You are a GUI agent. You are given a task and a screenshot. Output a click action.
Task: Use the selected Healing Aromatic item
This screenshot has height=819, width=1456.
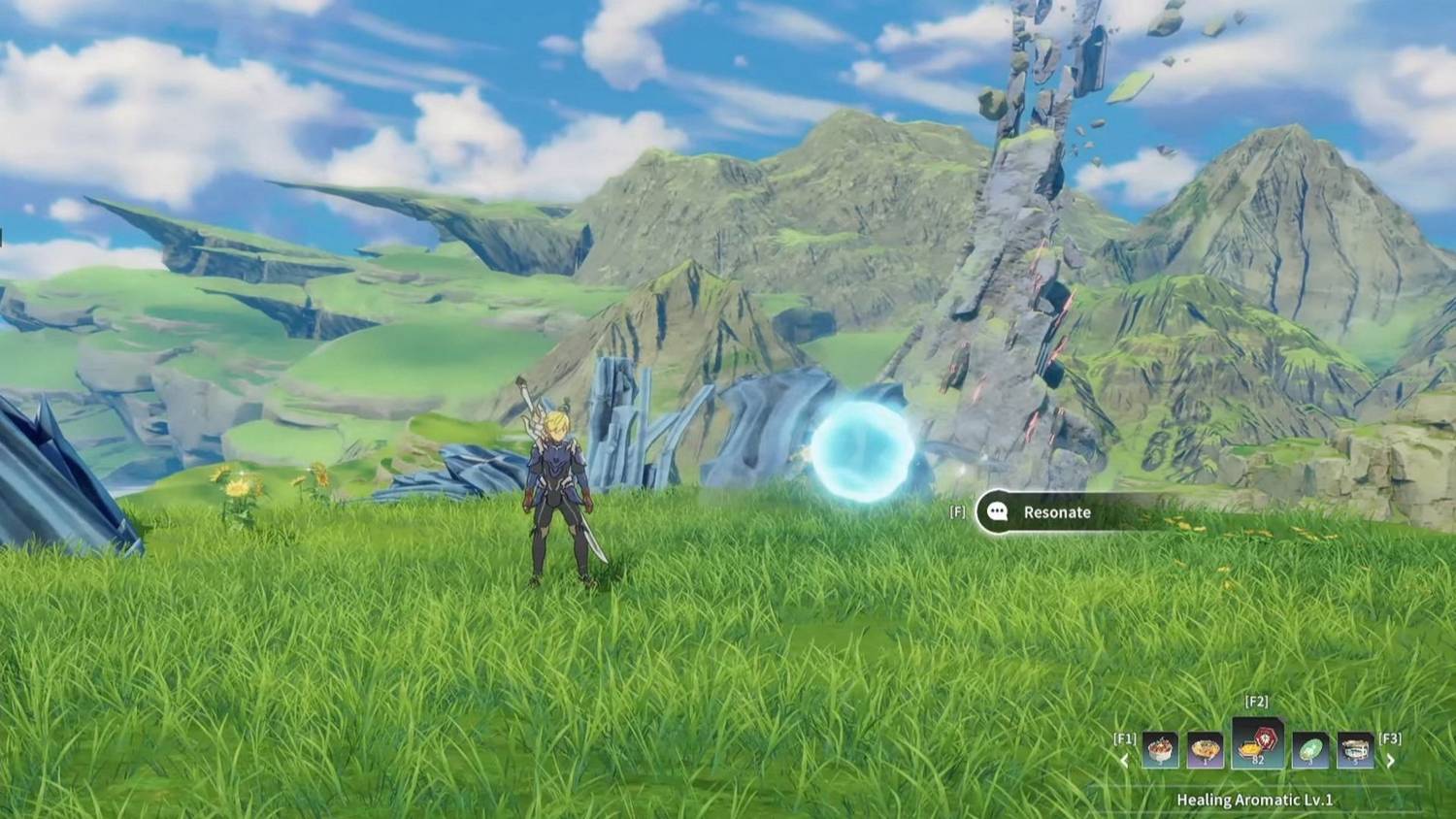(x=1257, y=744)
